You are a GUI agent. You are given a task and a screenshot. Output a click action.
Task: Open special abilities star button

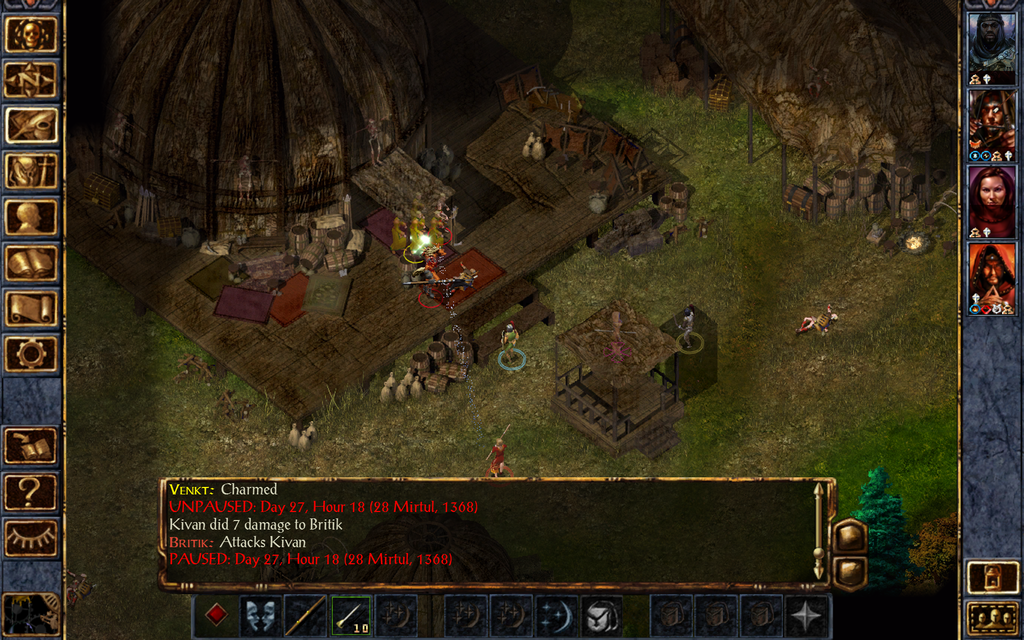(805, 615)
